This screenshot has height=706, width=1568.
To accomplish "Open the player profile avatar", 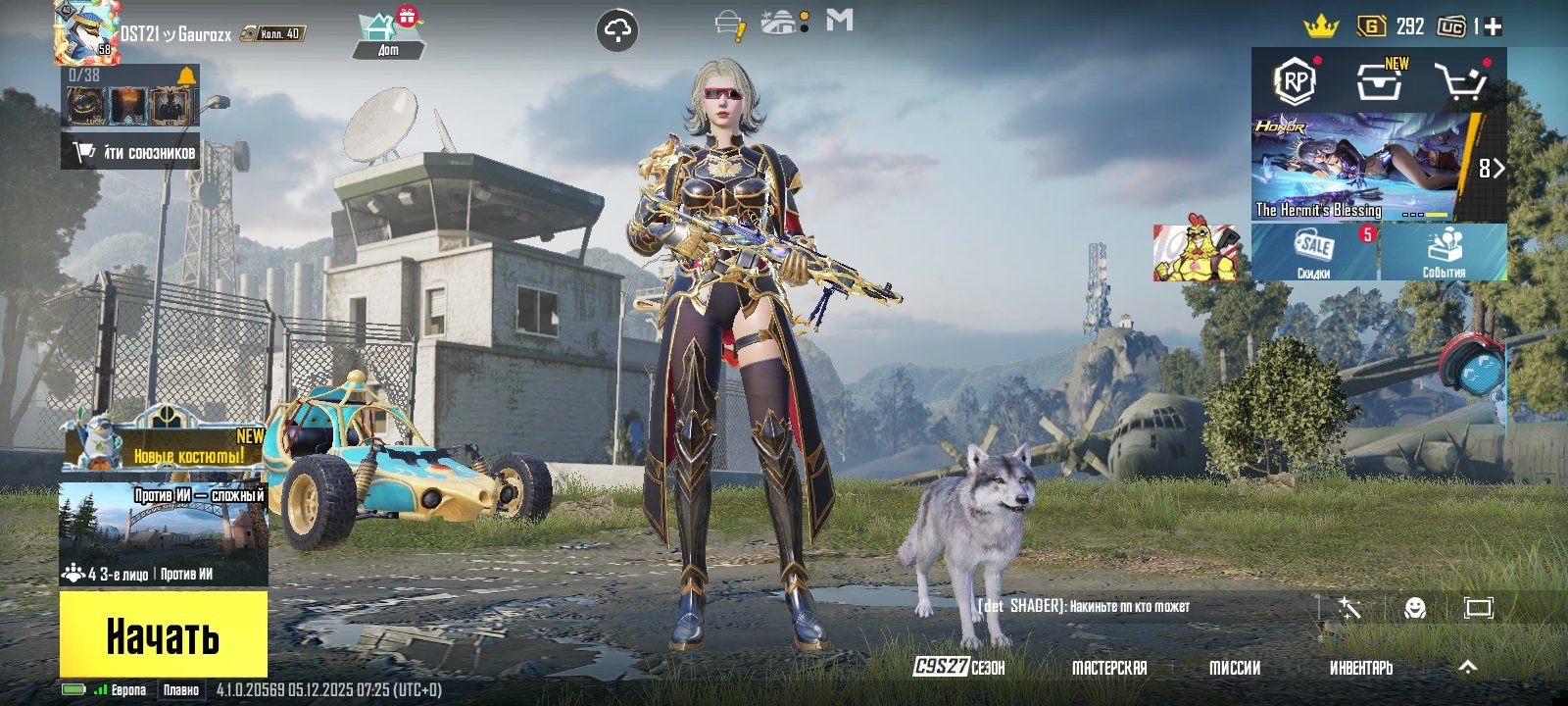I will pos(86,33).
